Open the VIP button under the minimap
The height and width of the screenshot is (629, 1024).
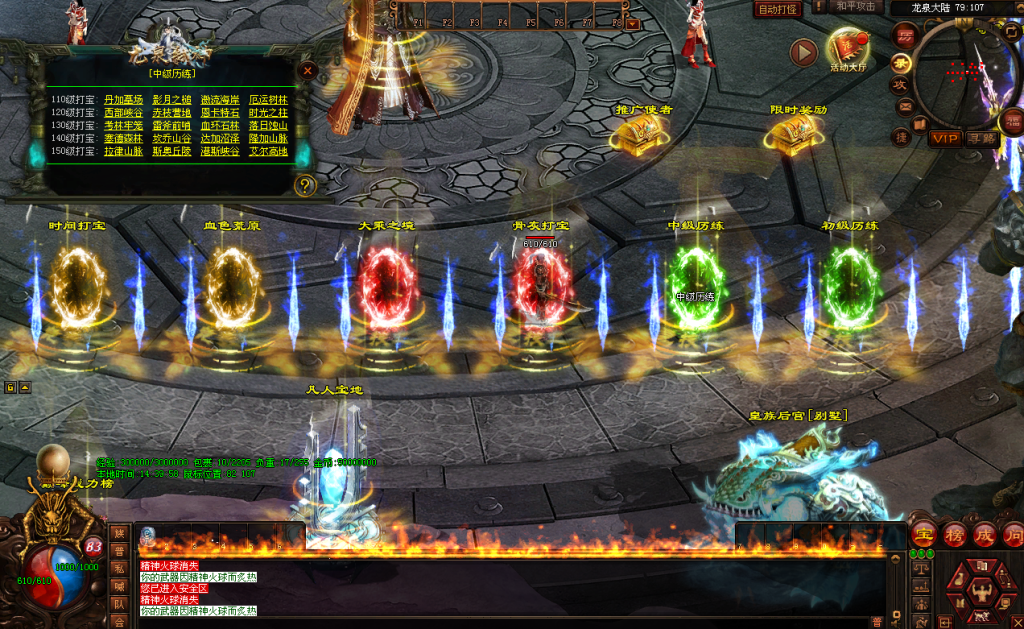(945, 138)
